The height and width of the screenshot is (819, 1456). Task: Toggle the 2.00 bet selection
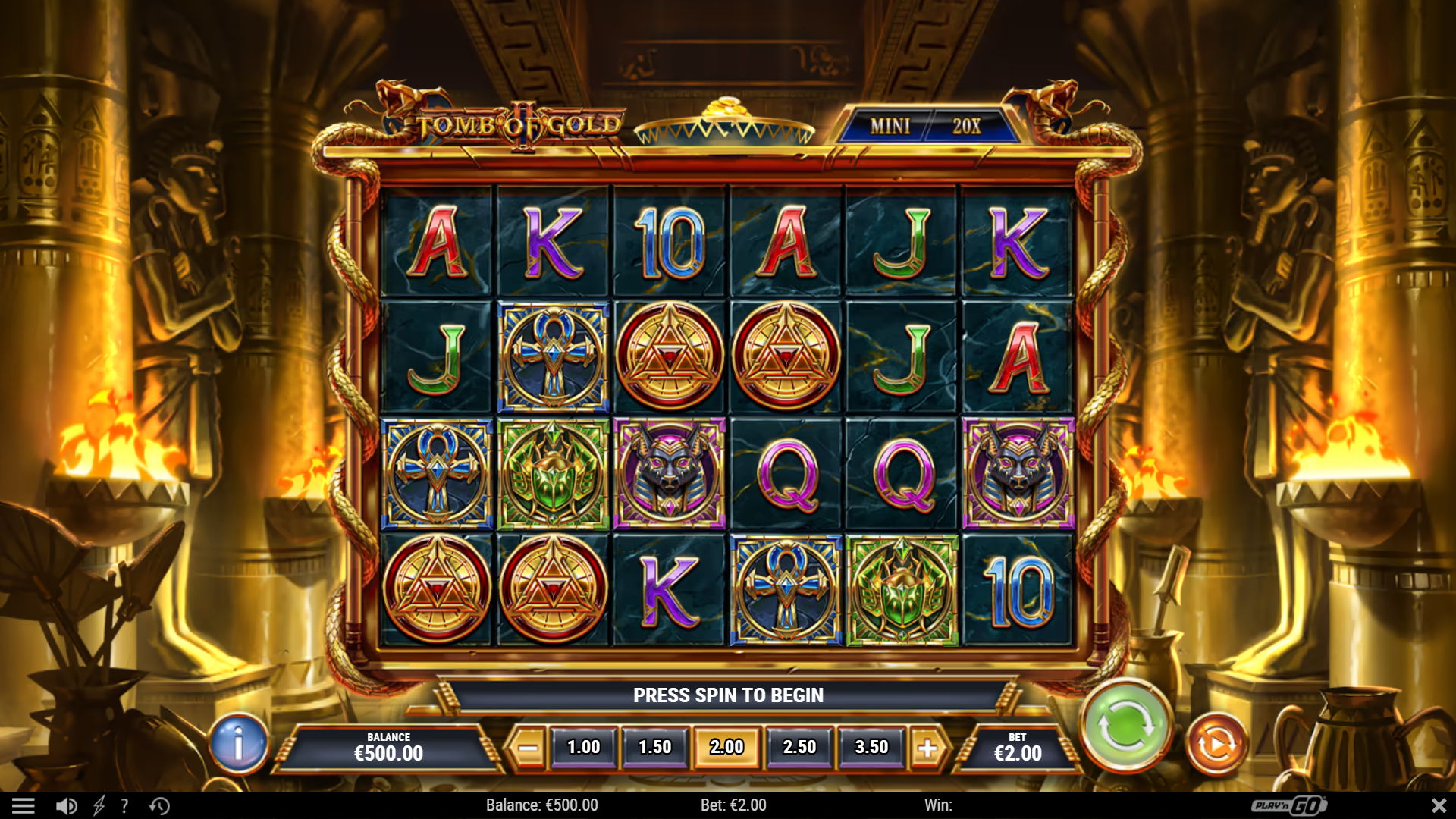(x=726, y=746)
